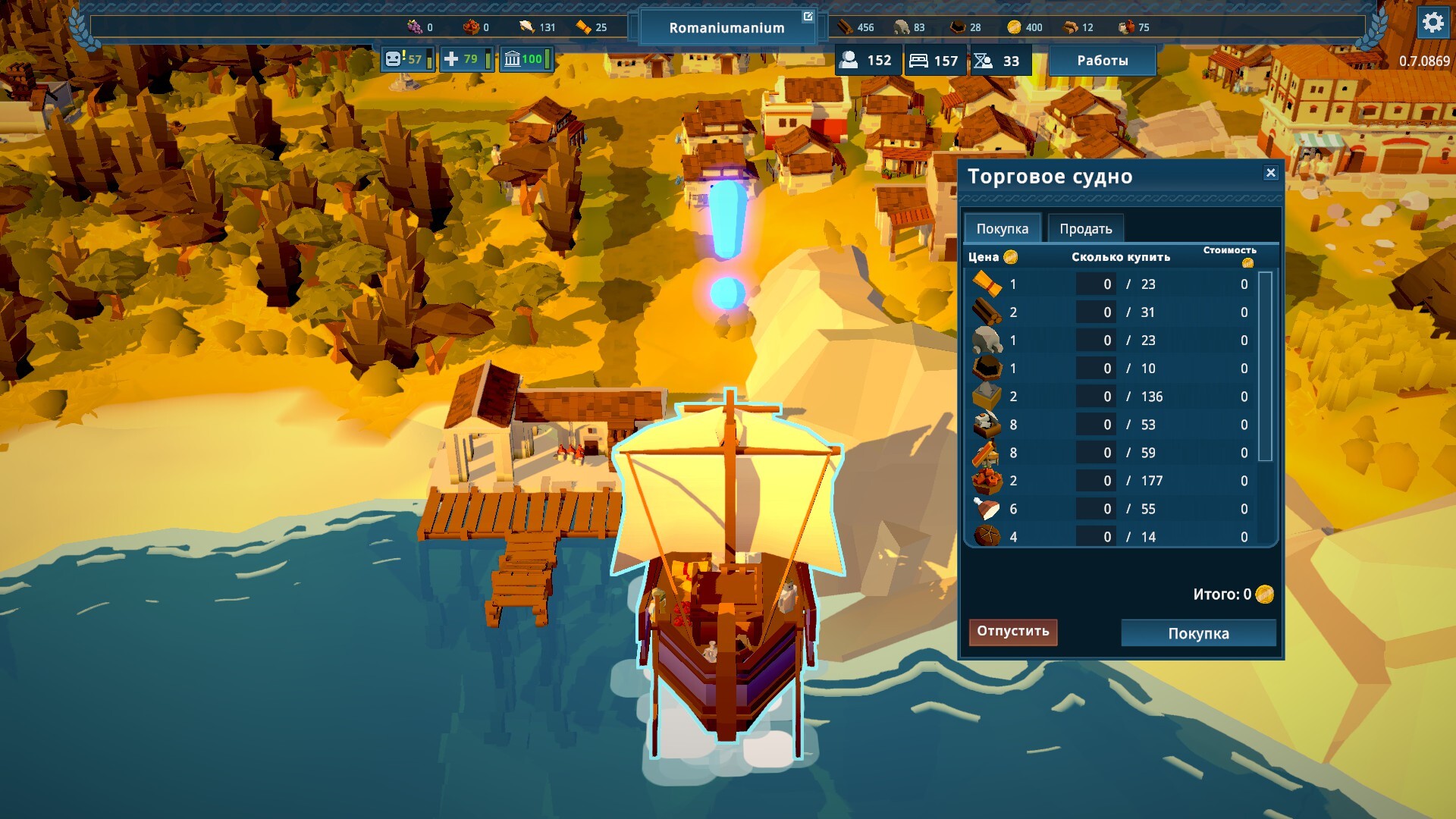
Task: Select the Покупка tab
Action: pyautogui.click(x=1002, y=228)
